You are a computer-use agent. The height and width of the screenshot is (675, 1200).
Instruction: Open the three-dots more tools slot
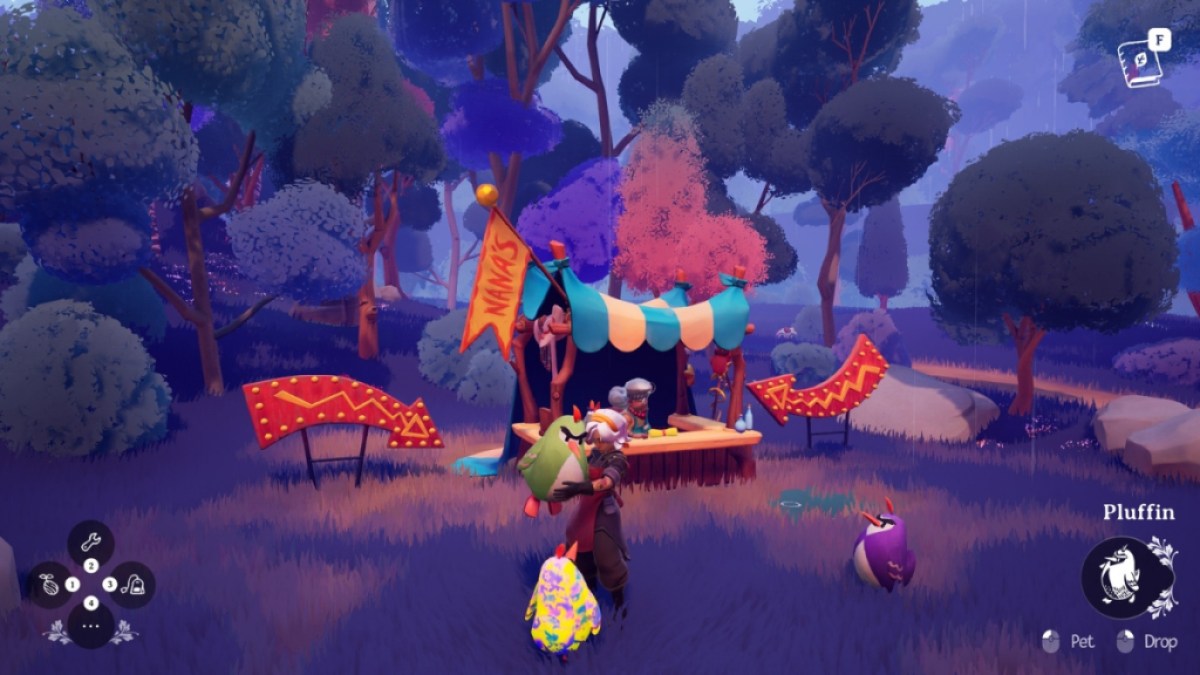point(91,626)
